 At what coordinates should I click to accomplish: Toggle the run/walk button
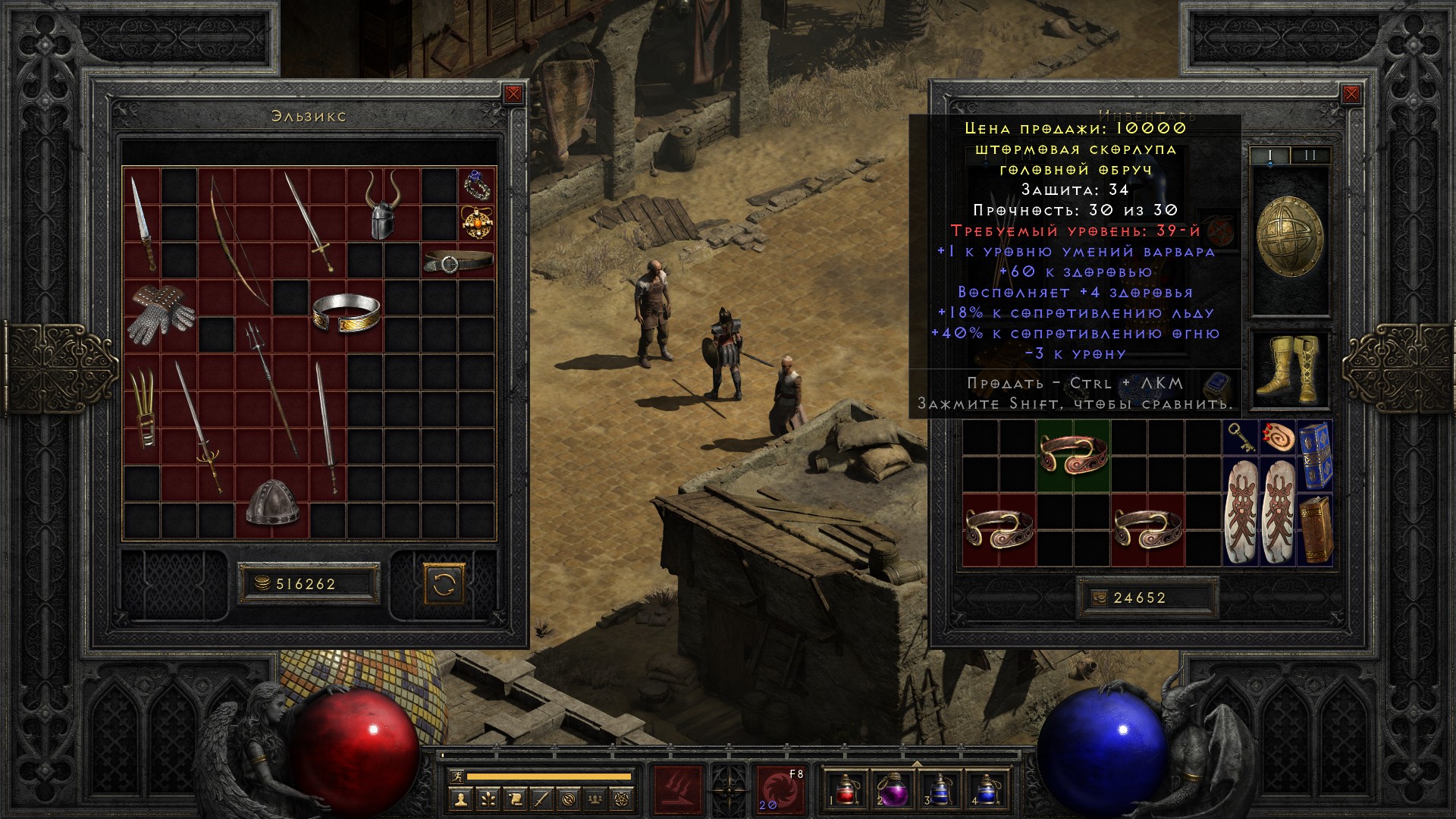click(x=455, y=777)
